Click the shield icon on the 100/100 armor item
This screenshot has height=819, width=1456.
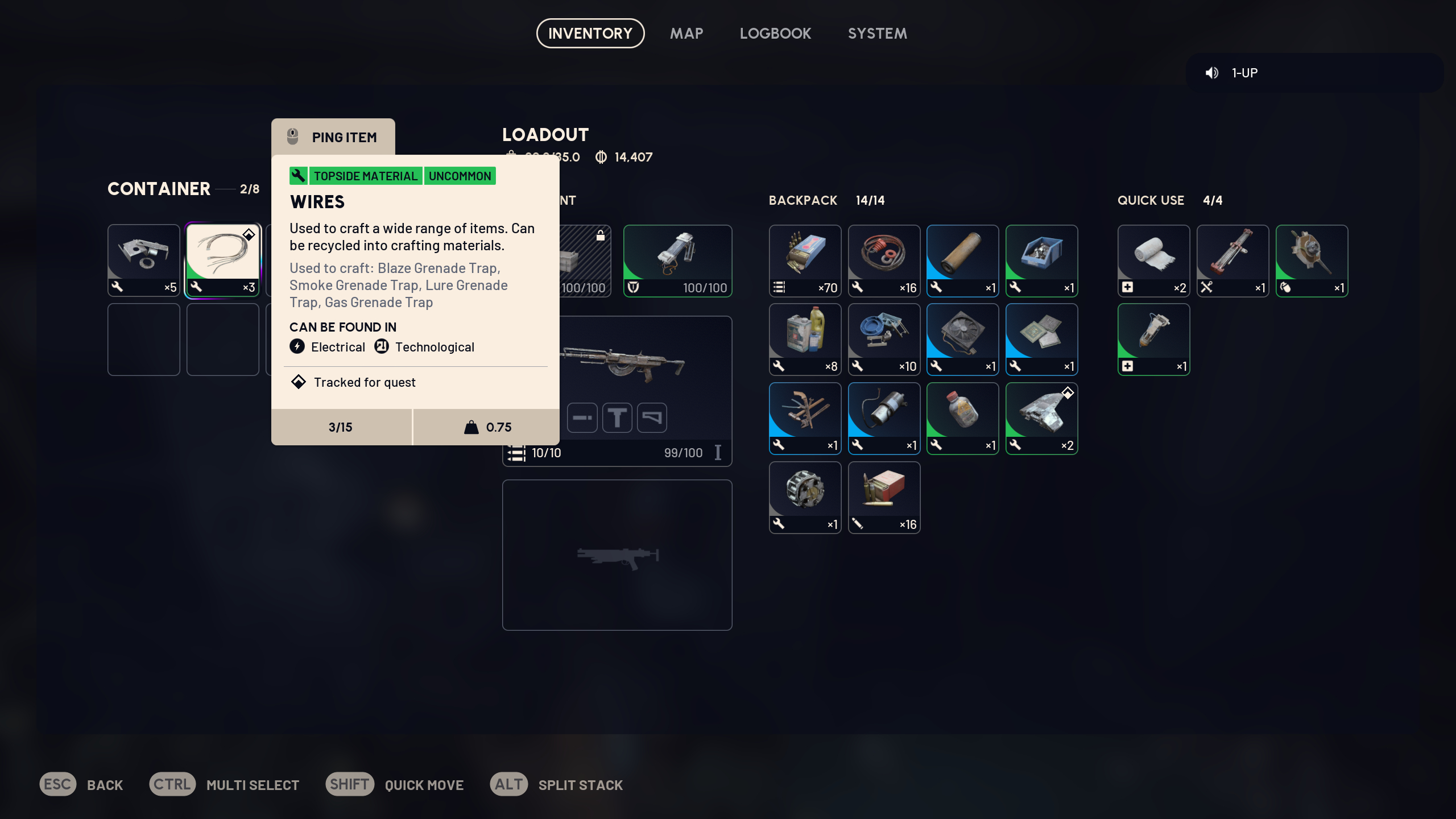point(633,288)
